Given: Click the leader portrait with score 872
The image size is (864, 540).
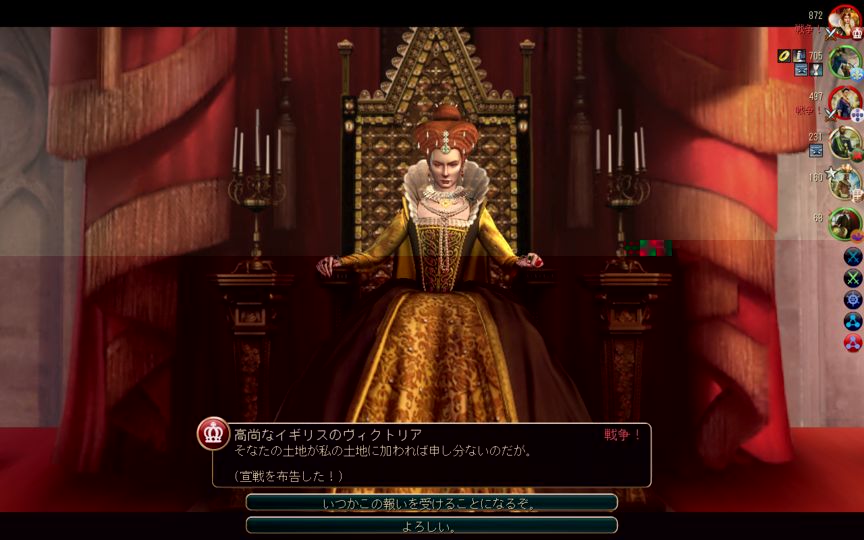Looking at the screenshot, I should point(844,22).
